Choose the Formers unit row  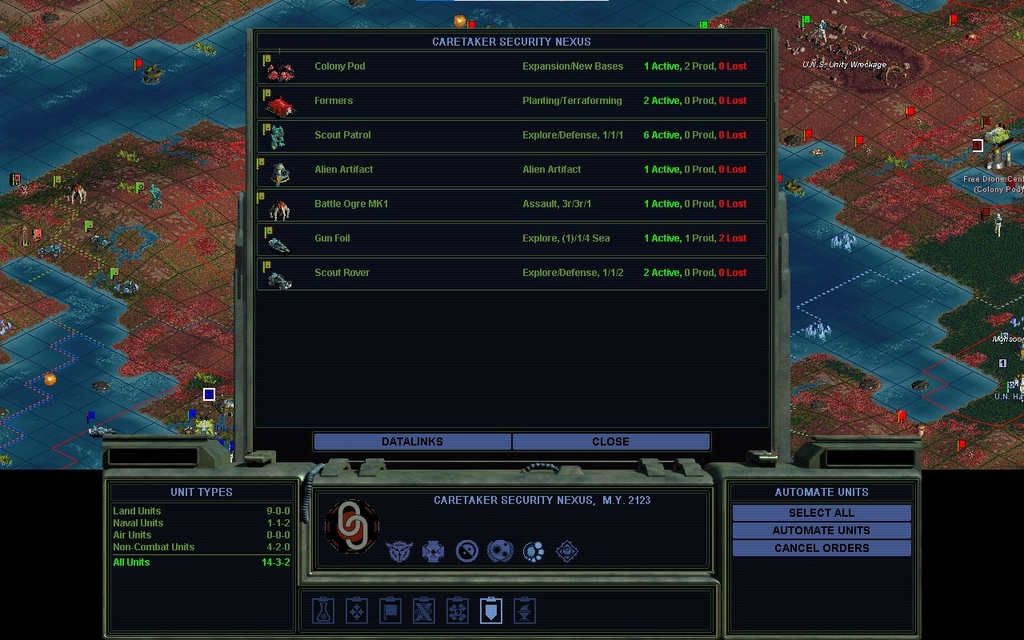[512, 101]
